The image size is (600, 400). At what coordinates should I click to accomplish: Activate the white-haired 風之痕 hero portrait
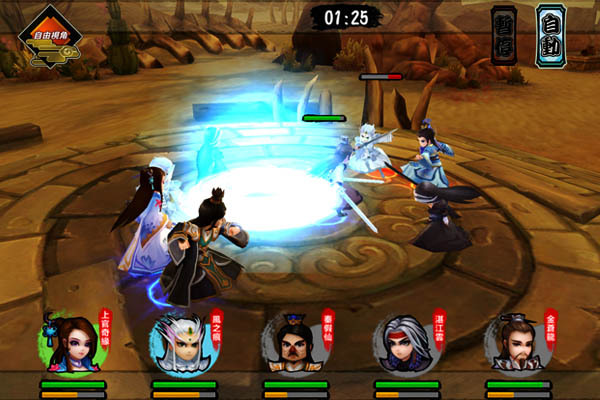181,345
